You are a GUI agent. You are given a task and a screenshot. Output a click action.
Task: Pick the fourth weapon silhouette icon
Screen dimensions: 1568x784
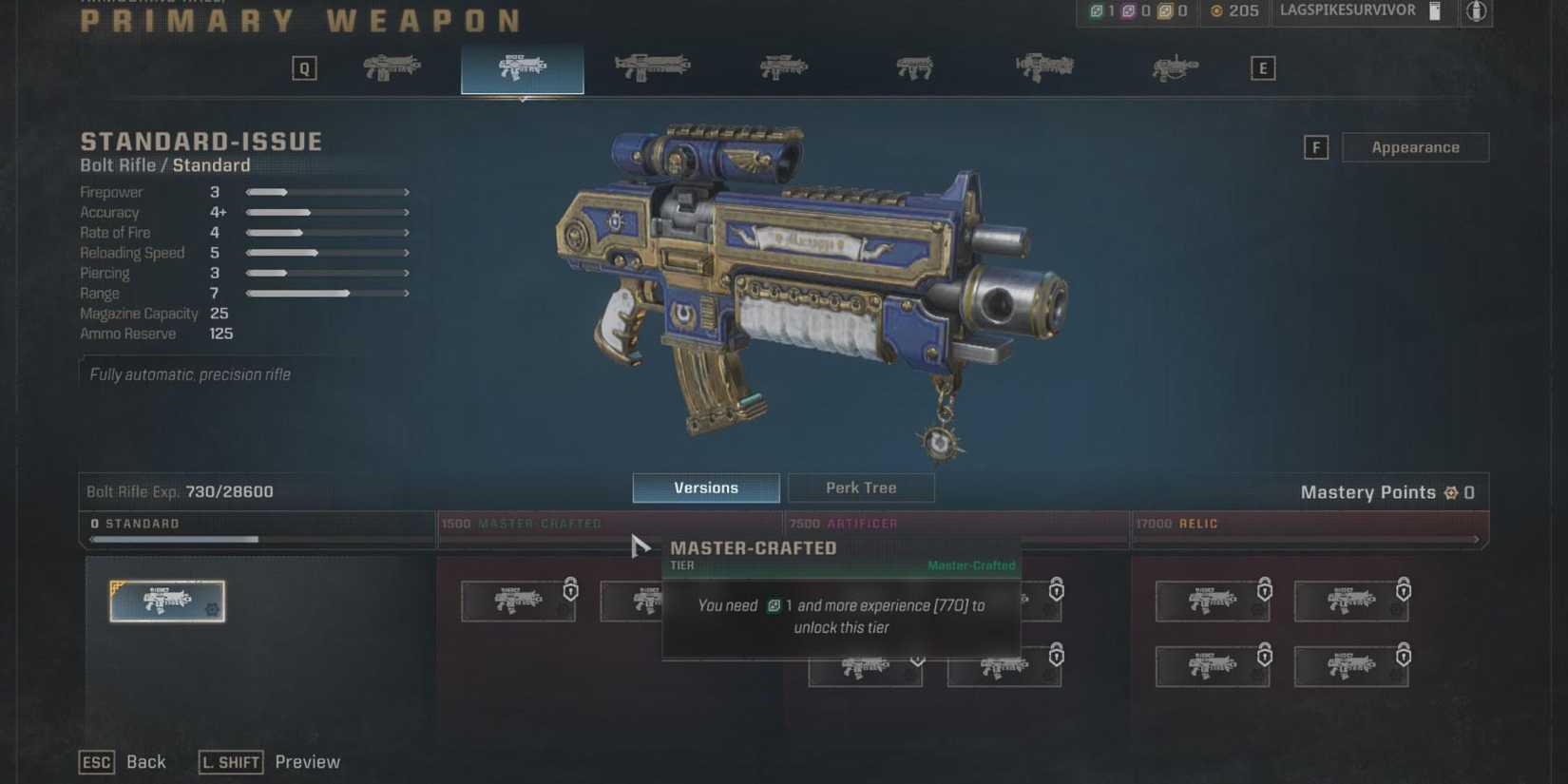784,67
